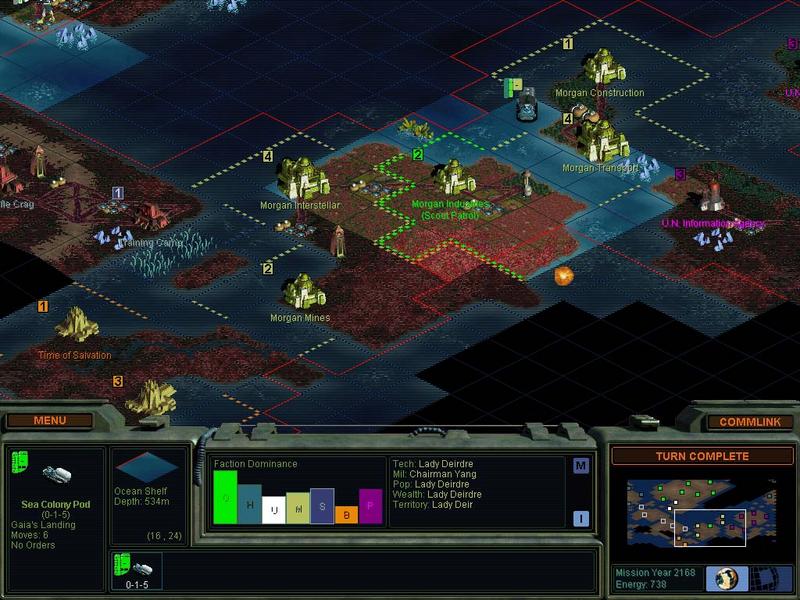Screen dimensions: 800x600
Task: Select the Morgan Interstellar base
Action: (x=299, y=179)
